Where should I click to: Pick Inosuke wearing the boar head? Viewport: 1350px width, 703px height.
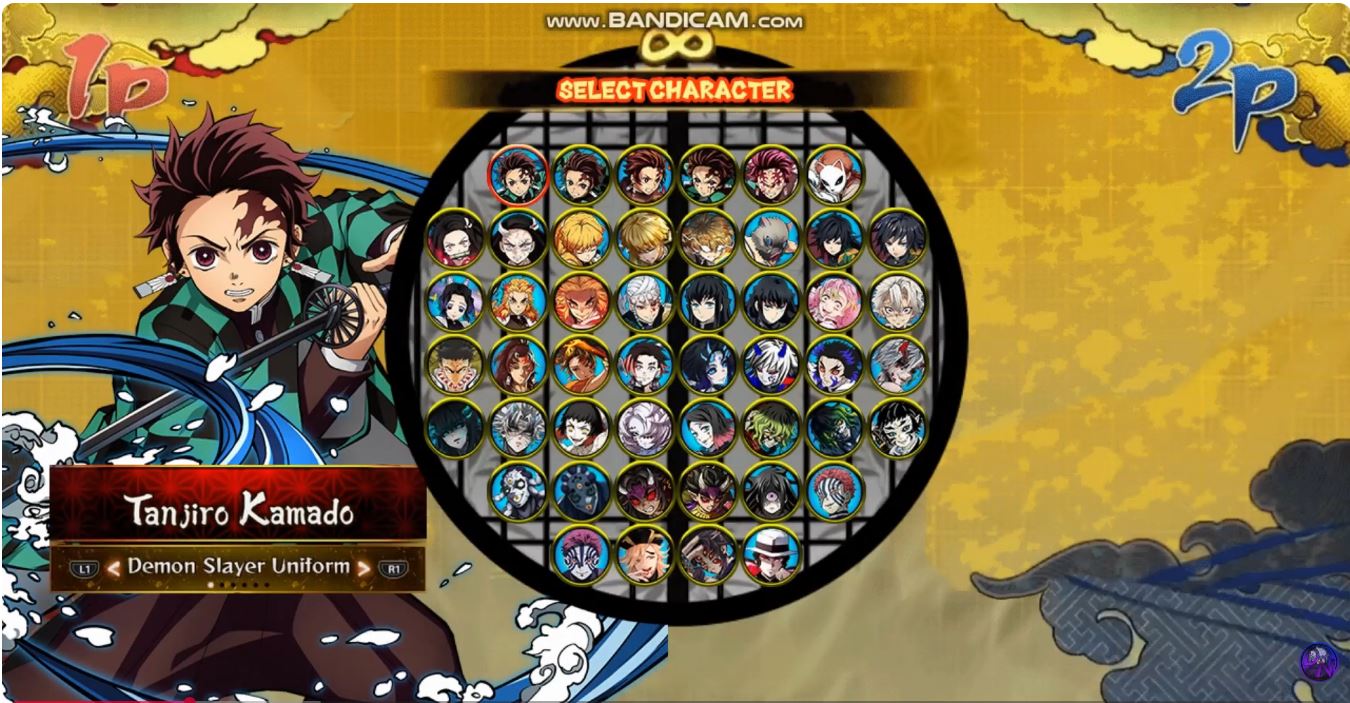[770, 238]
